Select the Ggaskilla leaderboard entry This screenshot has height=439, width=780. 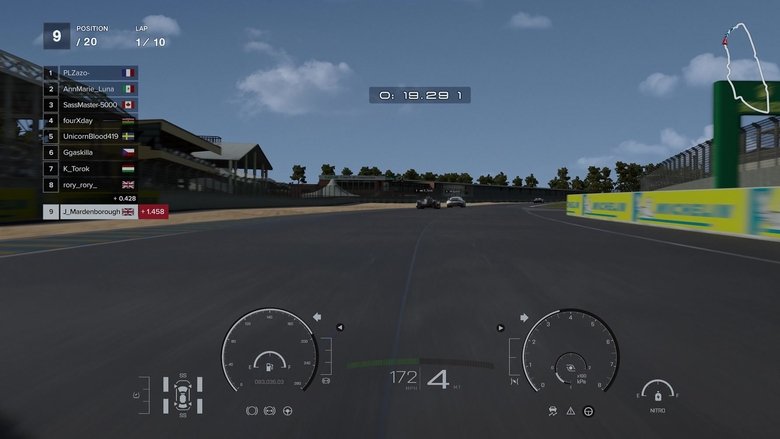[x=90, y=152]
